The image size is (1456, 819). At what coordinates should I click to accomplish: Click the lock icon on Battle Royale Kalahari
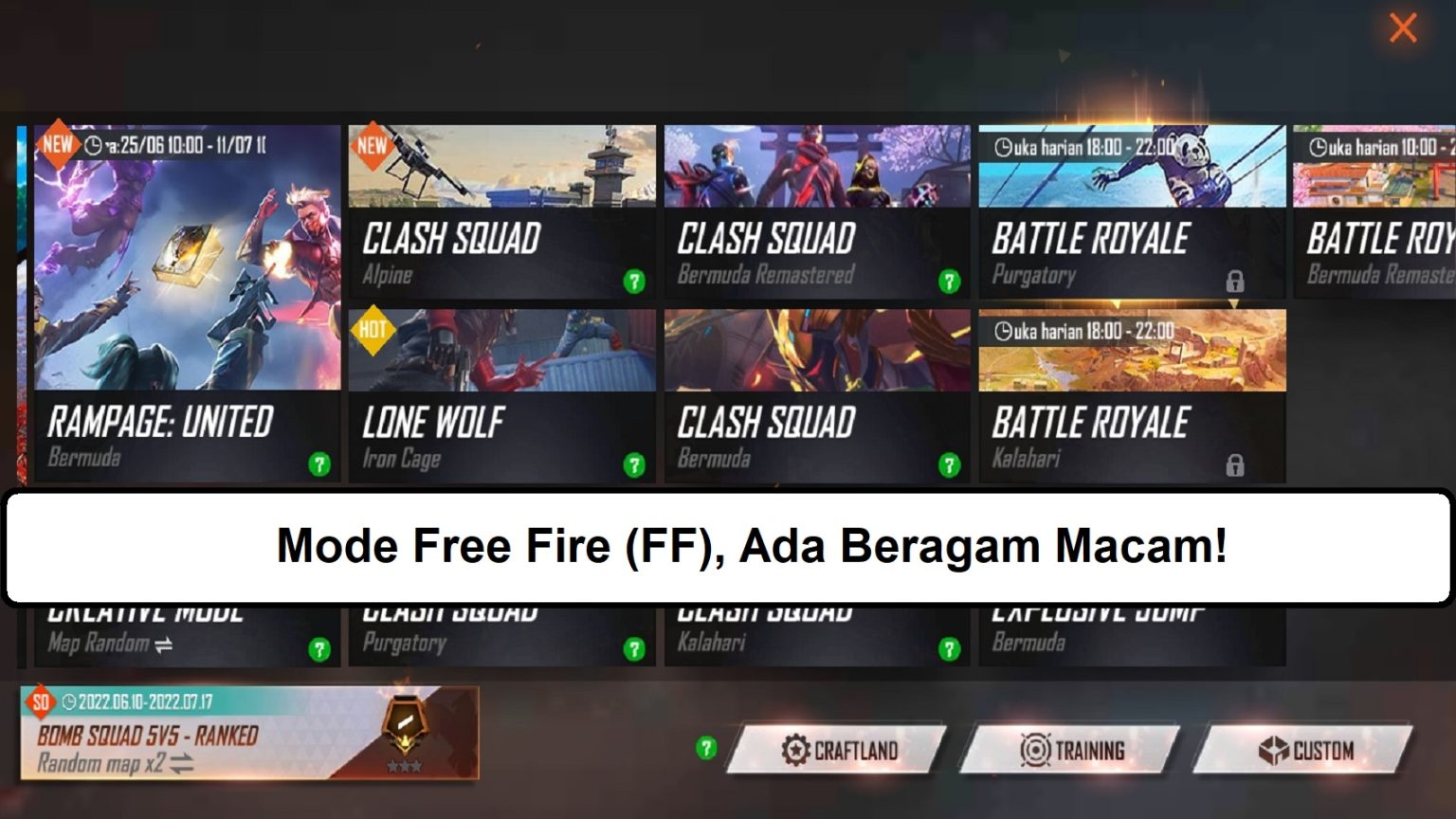click(x=1236, y=464)
